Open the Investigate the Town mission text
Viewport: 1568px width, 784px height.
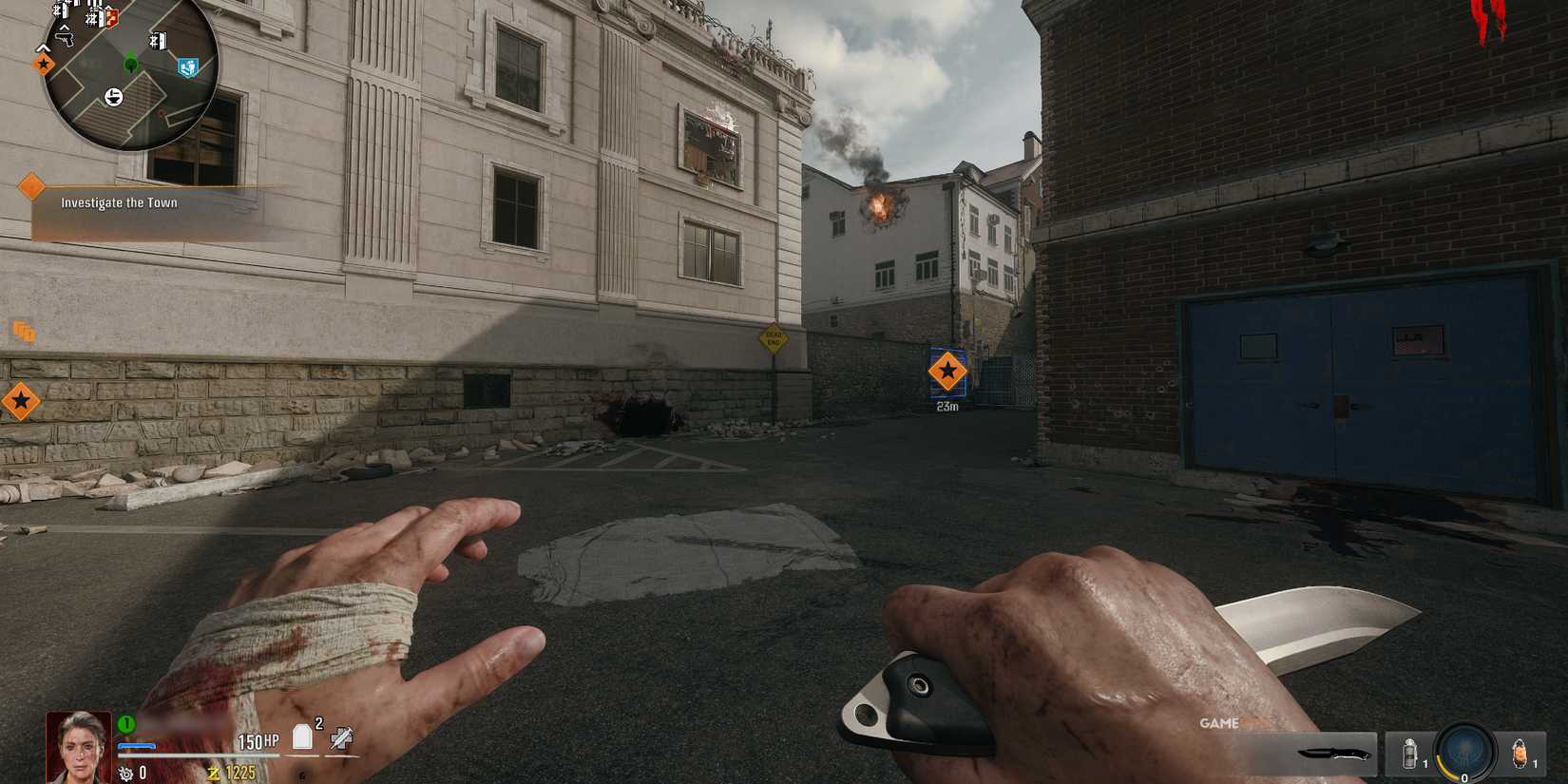click(119, 202)
